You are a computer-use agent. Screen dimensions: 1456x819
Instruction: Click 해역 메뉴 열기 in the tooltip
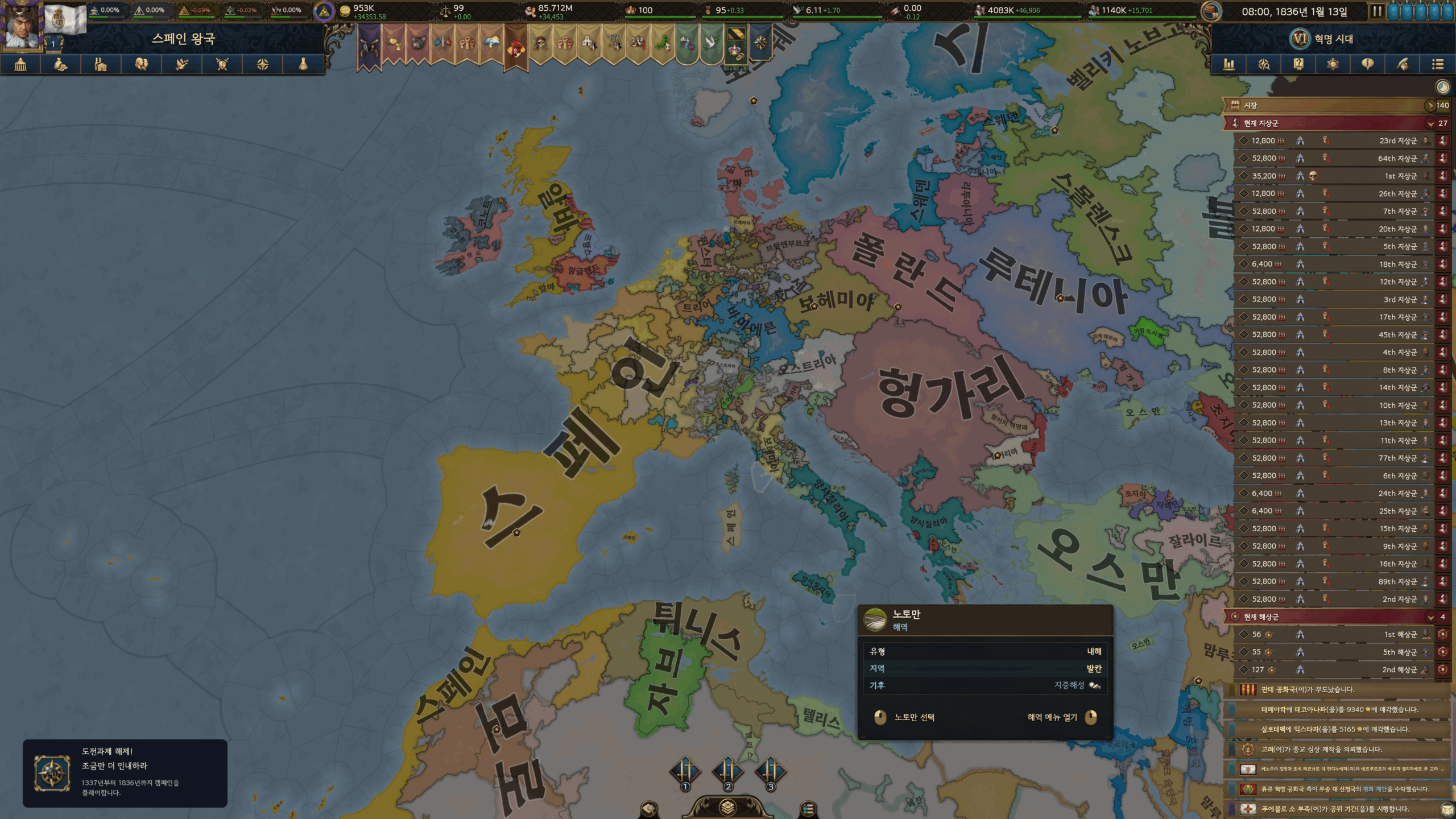pos(1052,717)
